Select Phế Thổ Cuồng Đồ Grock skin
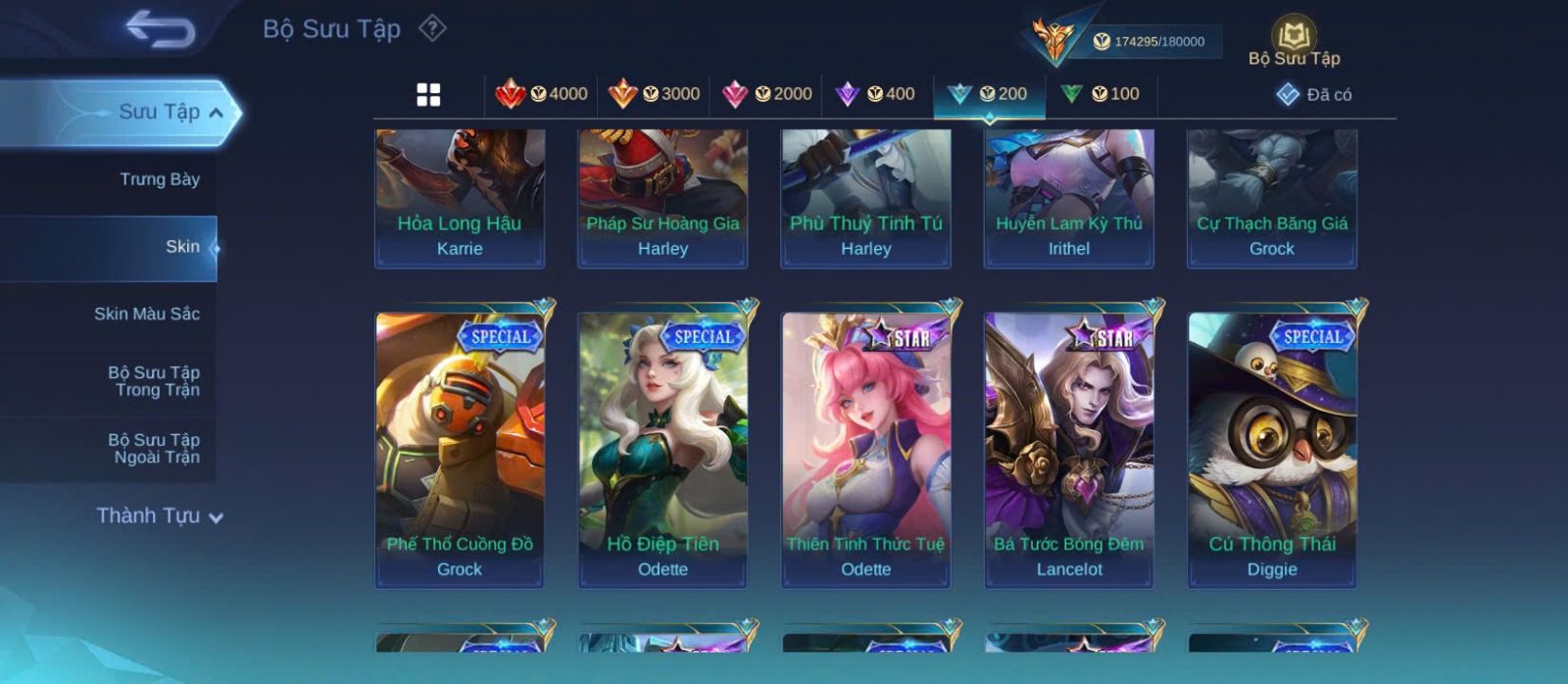The height and width of the screenshot is (684, 1568). point(460,448)
